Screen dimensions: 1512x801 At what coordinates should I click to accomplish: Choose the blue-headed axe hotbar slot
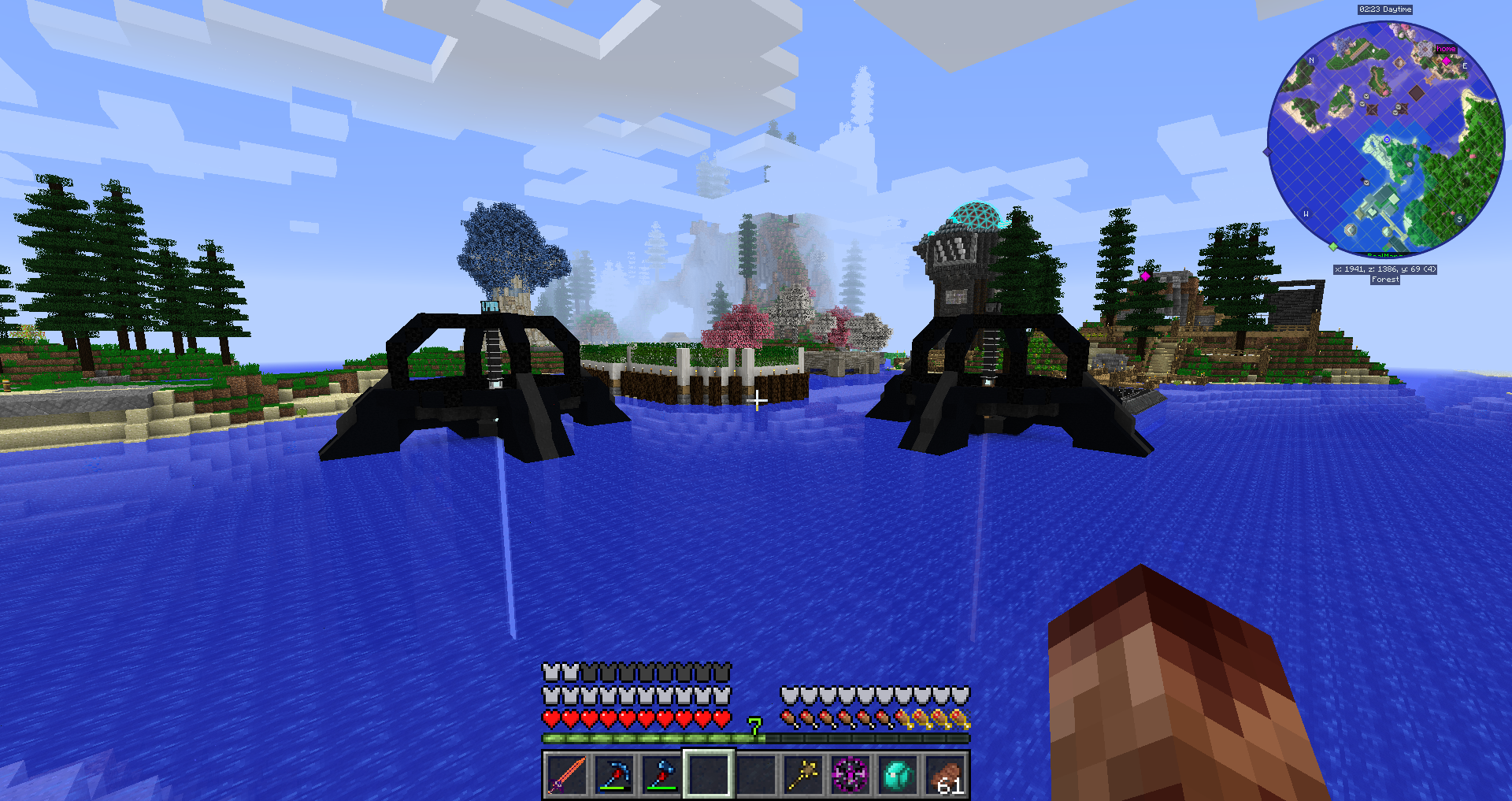661,775
